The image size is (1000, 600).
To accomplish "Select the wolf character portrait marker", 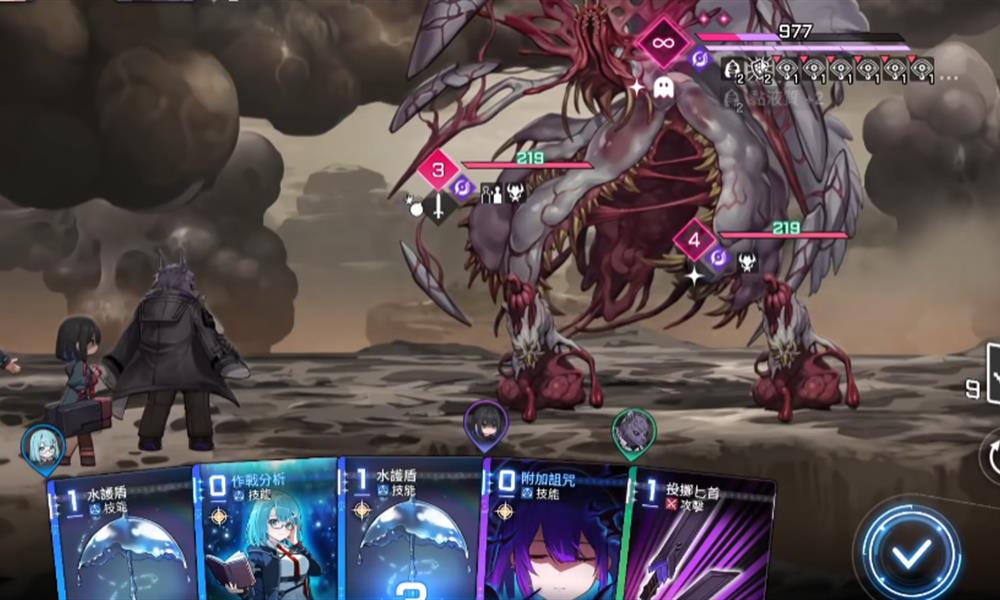I will [634, 430].
